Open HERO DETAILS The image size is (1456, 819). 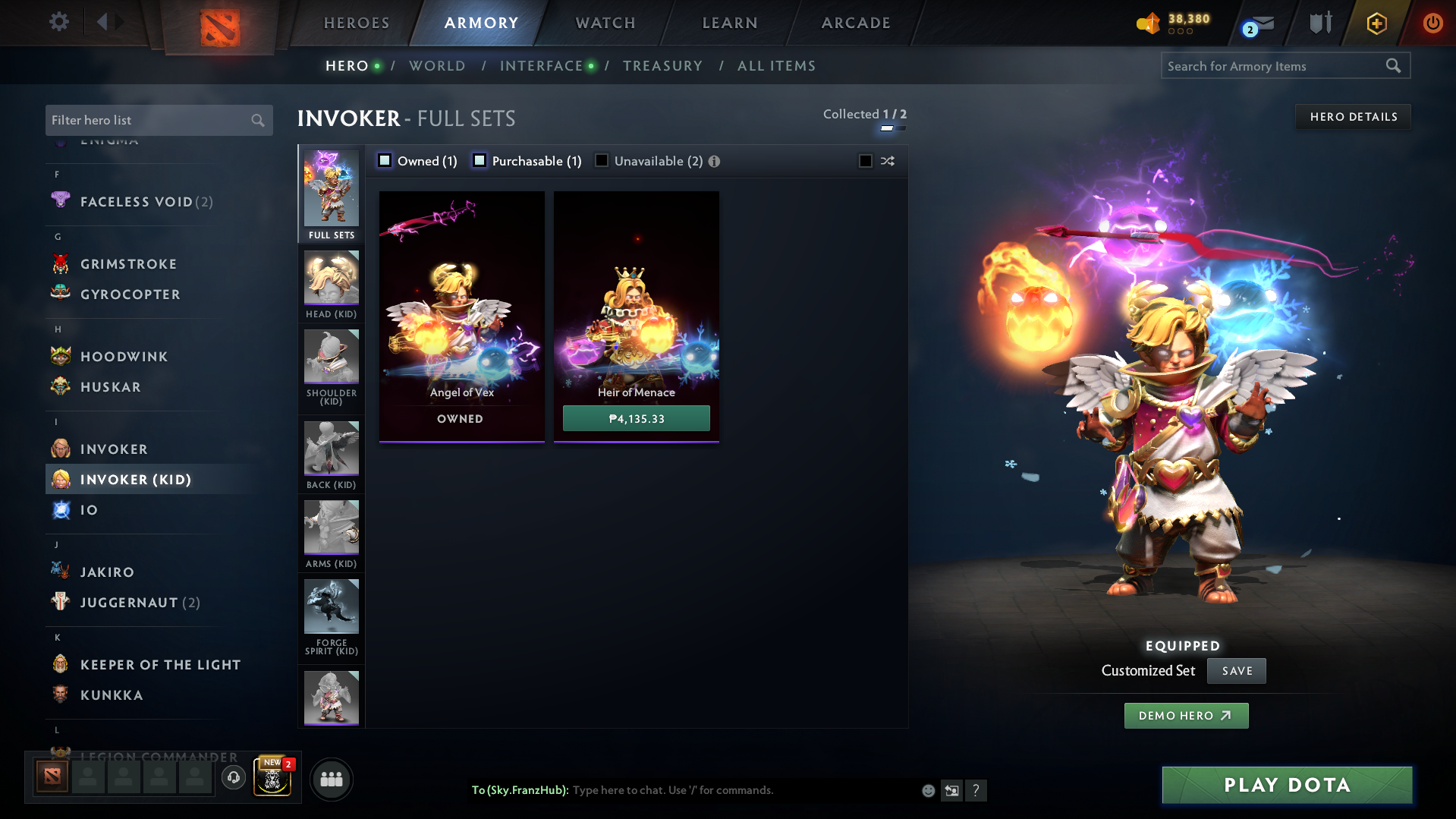coord(1353,116)
